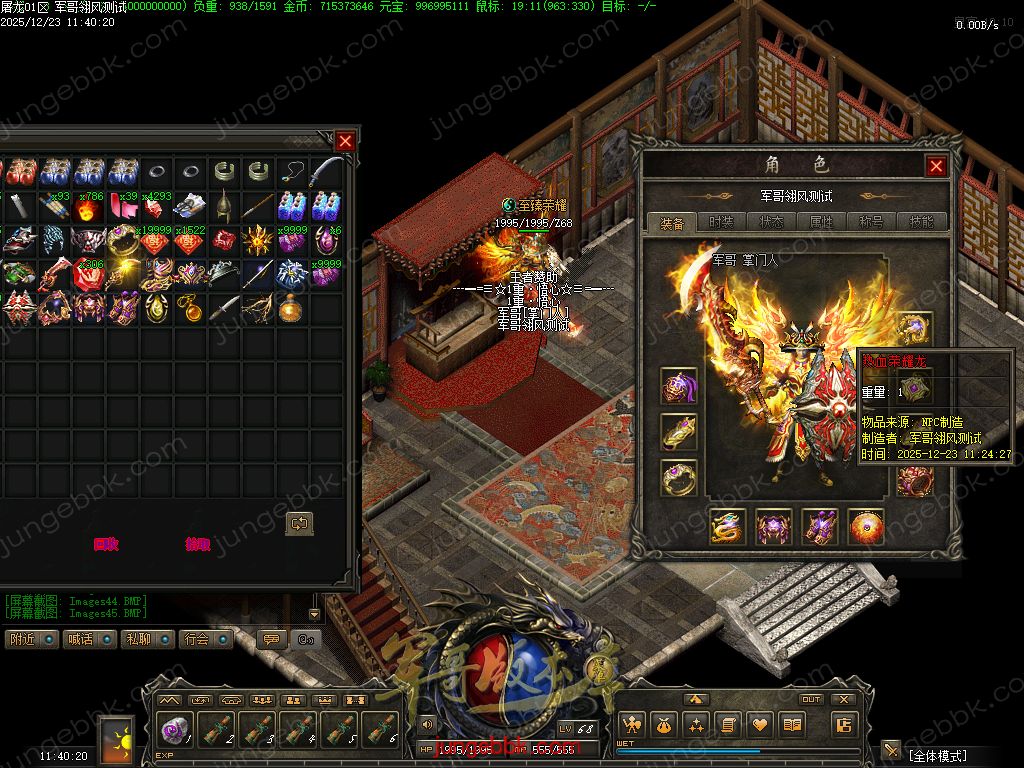1024x768 pixels.
Task: Open the 私聊 private chat channel
Action: (146, 639)
